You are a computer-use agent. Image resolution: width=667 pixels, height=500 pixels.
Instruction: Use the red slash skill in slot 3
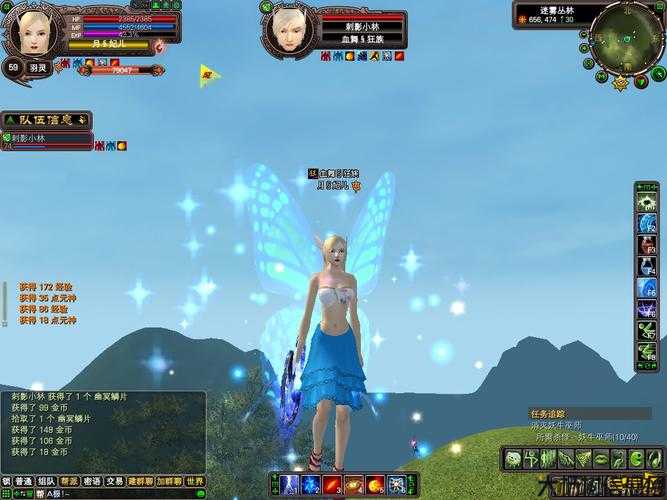[329, 485]
